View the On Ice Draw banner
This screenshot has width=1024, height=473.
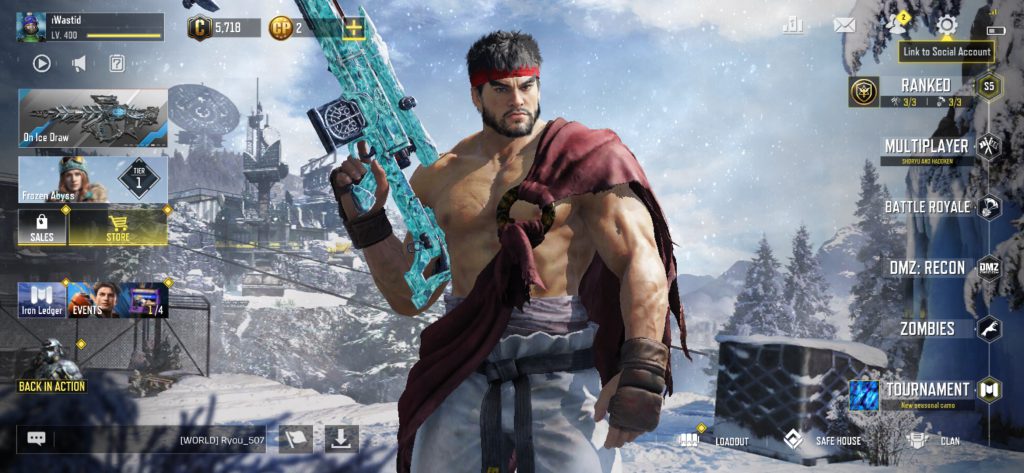point(92,117)
